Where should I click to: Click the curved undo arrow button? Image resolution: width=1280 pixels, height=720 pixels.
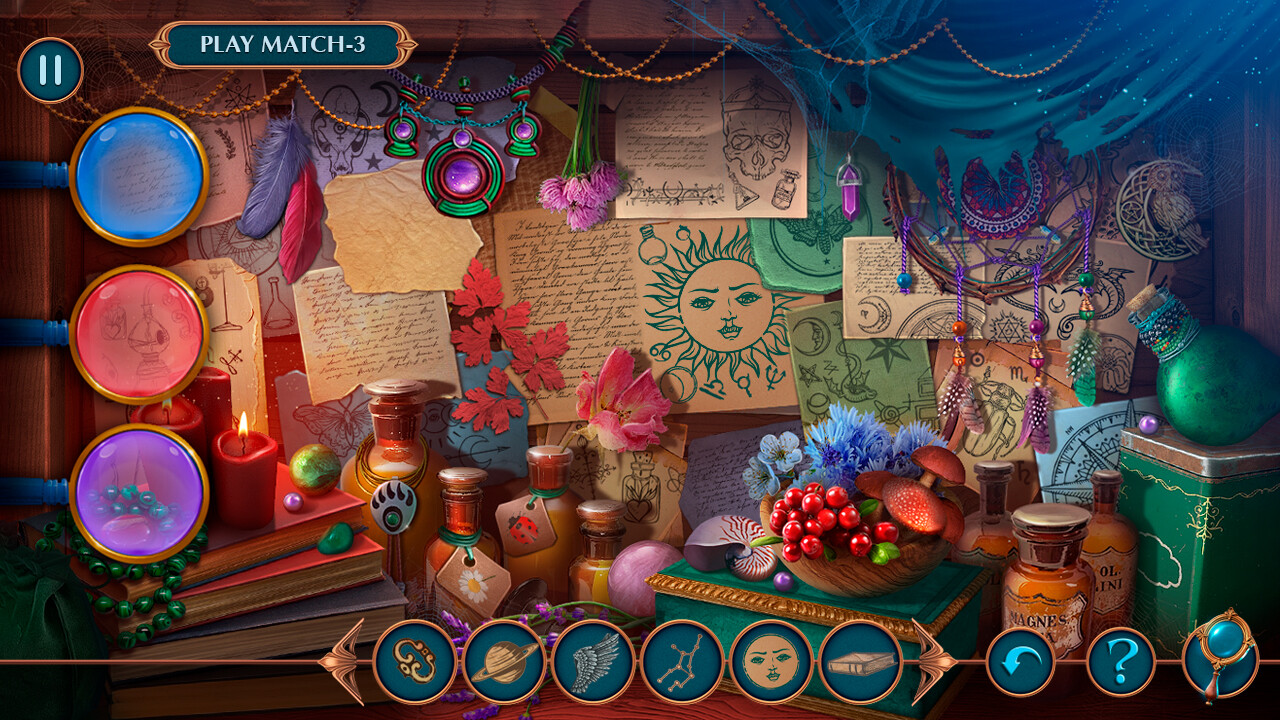(1020, 662)
